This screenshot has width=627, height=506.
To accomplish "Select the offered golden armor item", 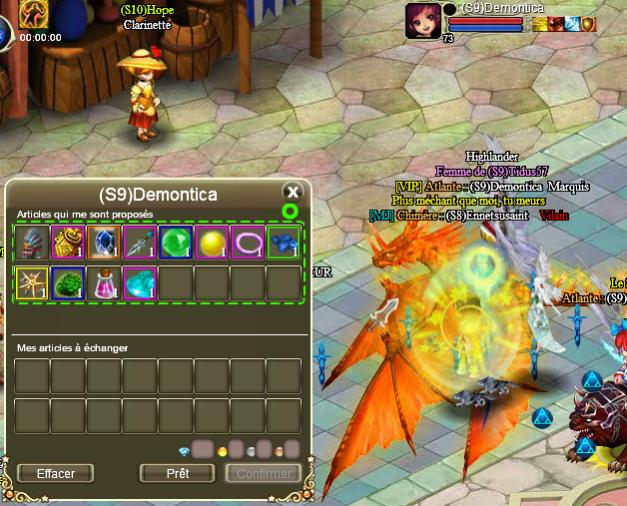I will click(68, 243).
